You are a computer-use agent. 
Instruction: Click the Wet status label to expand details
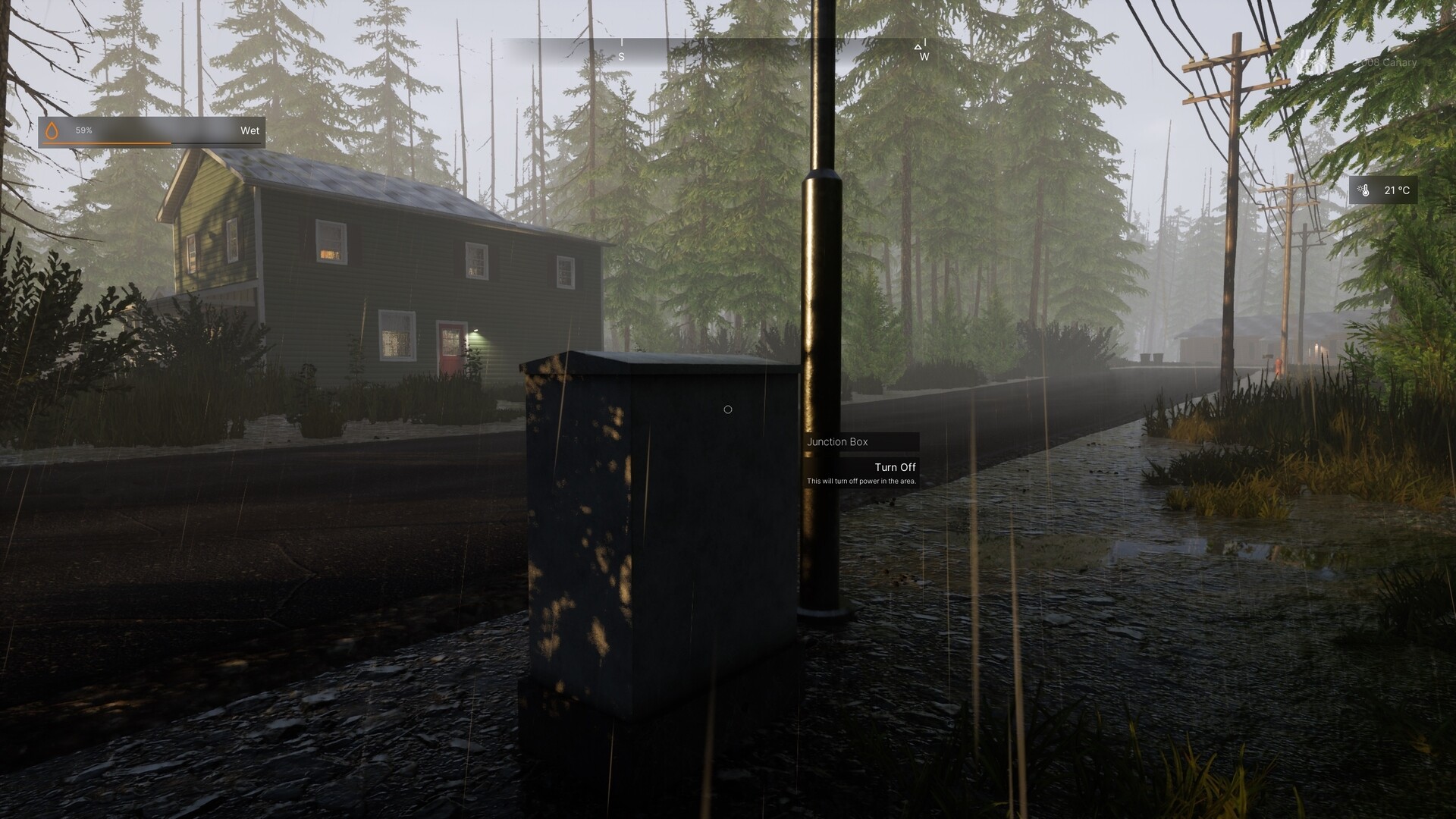(250, 130)
